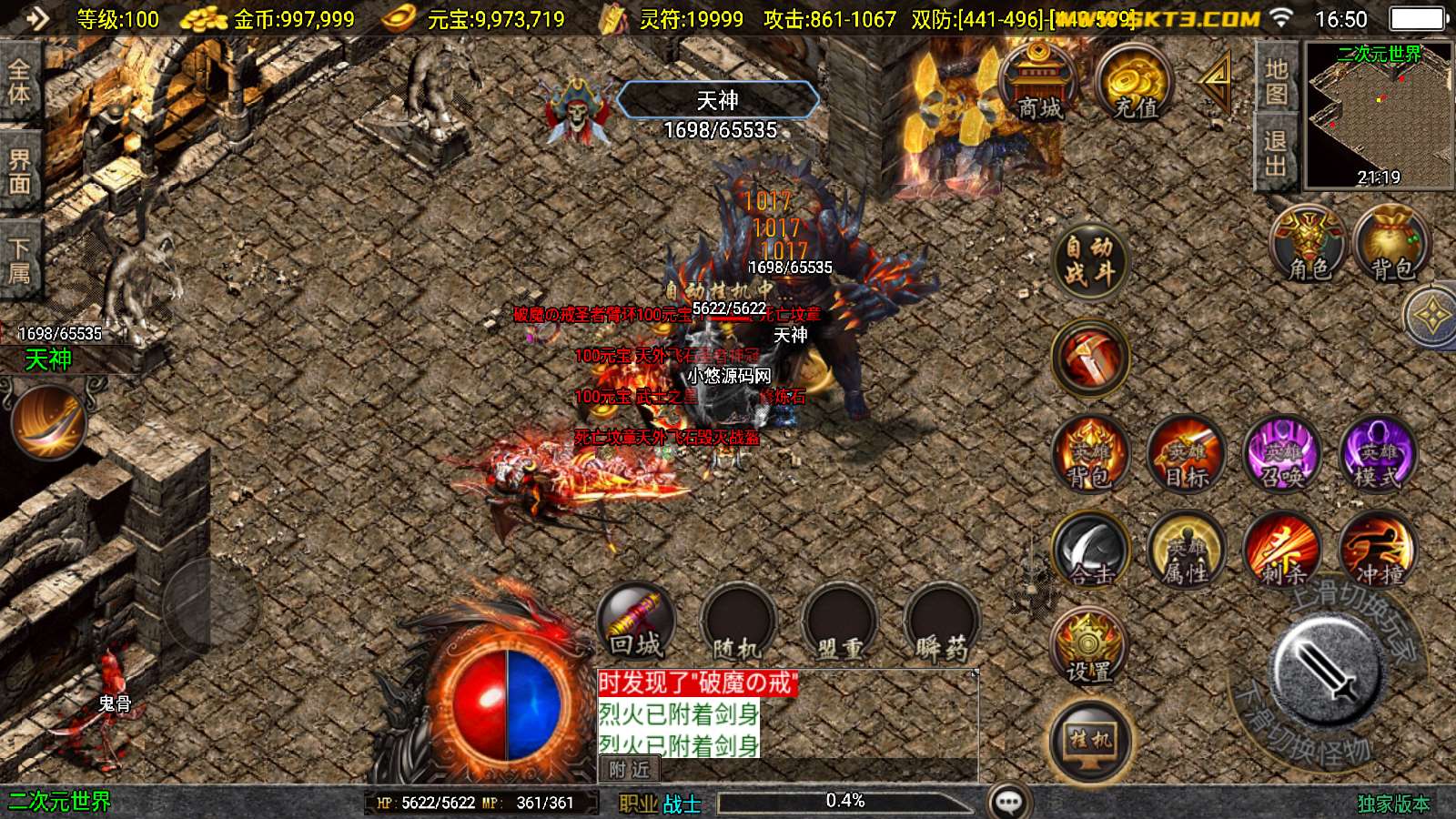Open the 背包 backpack
This screenshot has width=1456, height=819.
pyautogui.click(x=1391, y=244)
